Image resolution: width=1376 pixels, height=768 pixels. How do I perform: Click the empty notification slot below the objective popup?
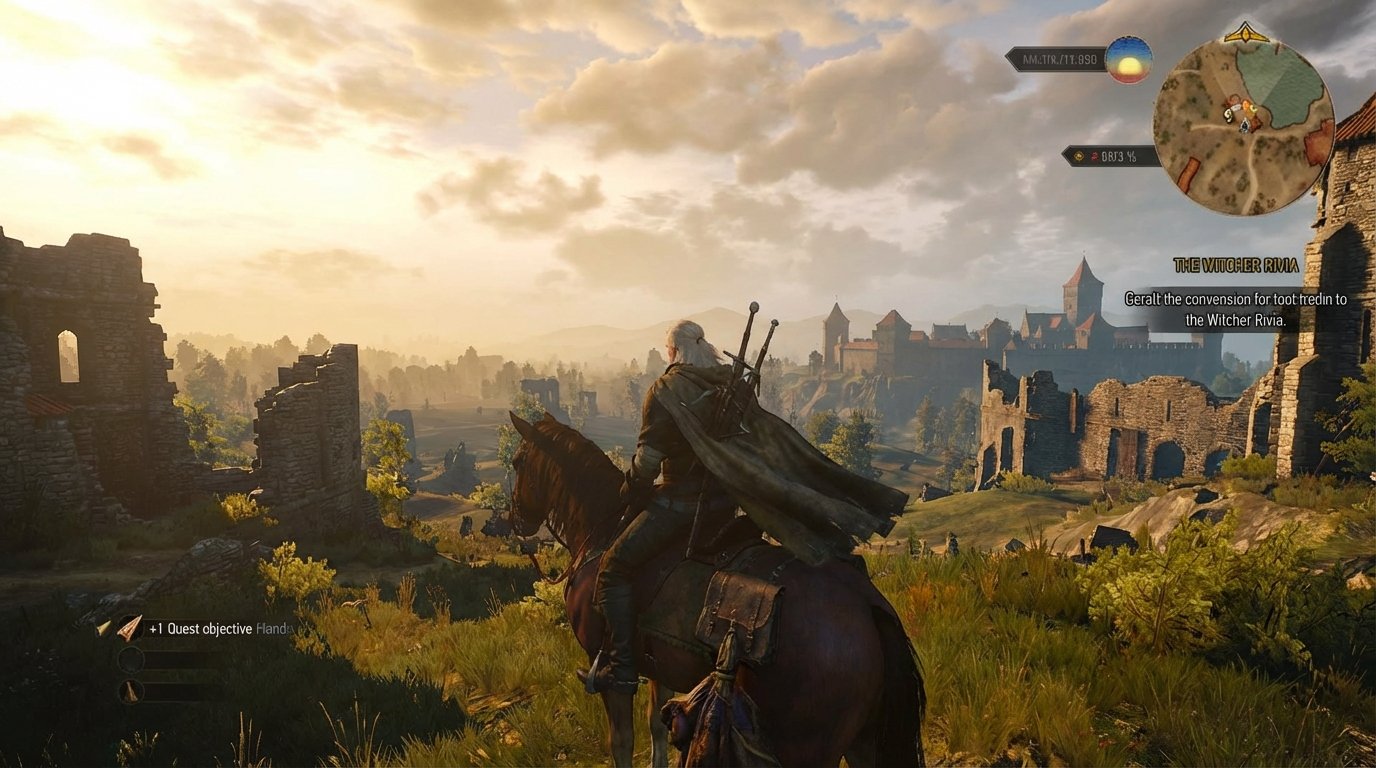[200, 658]
